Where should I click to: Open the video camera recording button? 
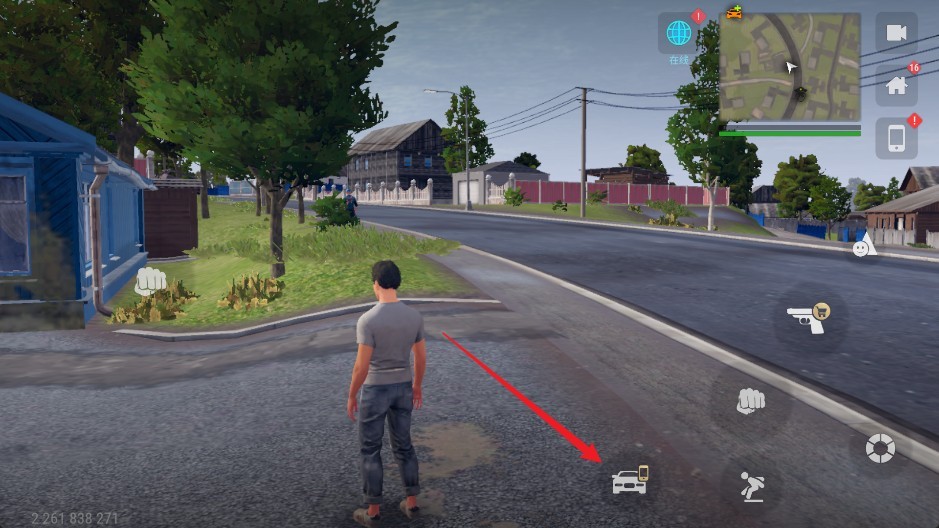pyautogui.click(x=896, y=33)
